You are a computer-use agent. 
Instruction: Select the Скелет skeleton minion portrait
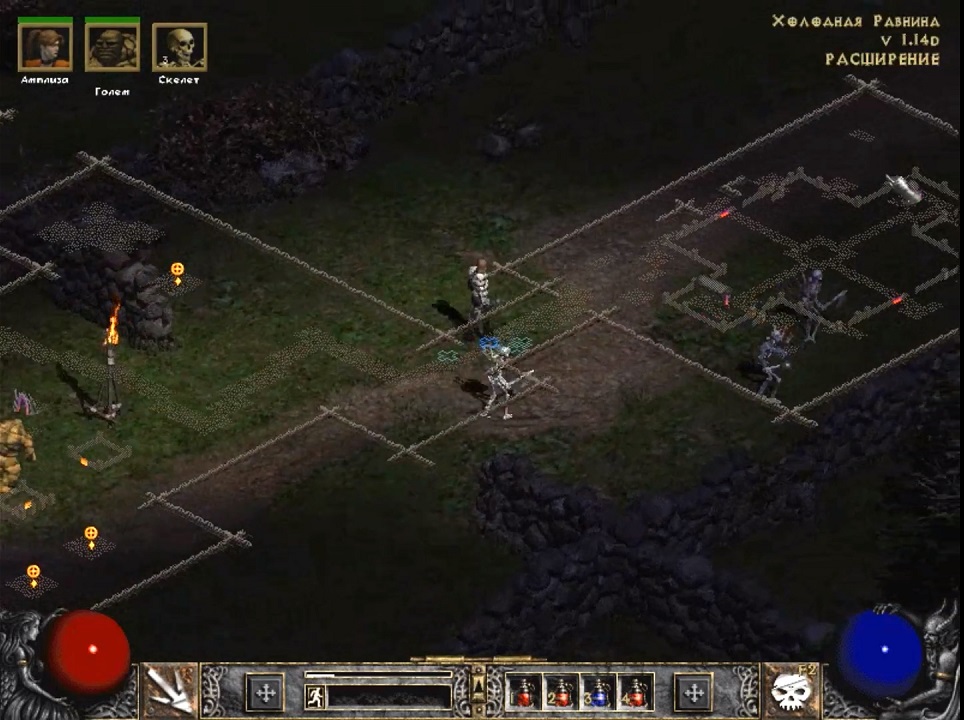pos(179,47)
